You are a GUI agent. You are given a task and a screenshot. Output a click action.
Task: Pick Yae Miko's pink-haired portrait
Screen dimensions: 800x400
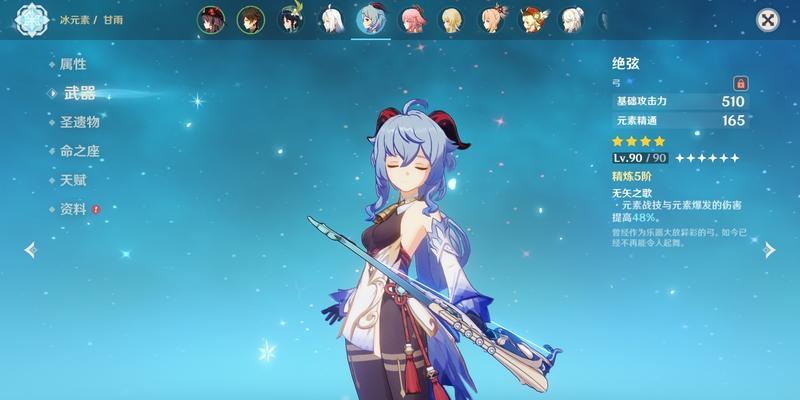[x=412, y=20]
